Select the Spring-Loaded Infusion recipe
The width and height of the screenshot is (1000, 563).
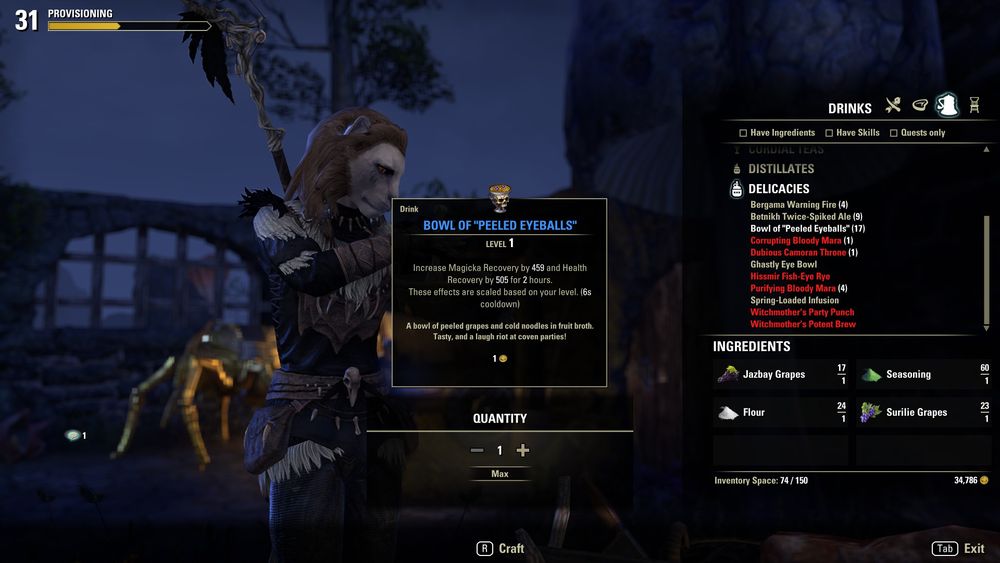(794, 300)
